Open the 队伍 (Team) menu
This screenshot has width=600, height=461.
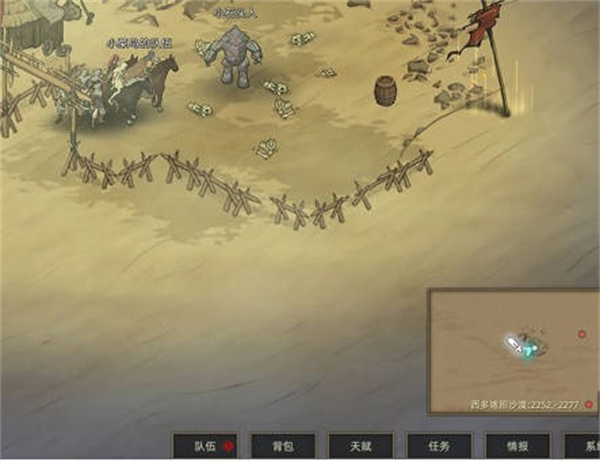(x=206, y=446)
